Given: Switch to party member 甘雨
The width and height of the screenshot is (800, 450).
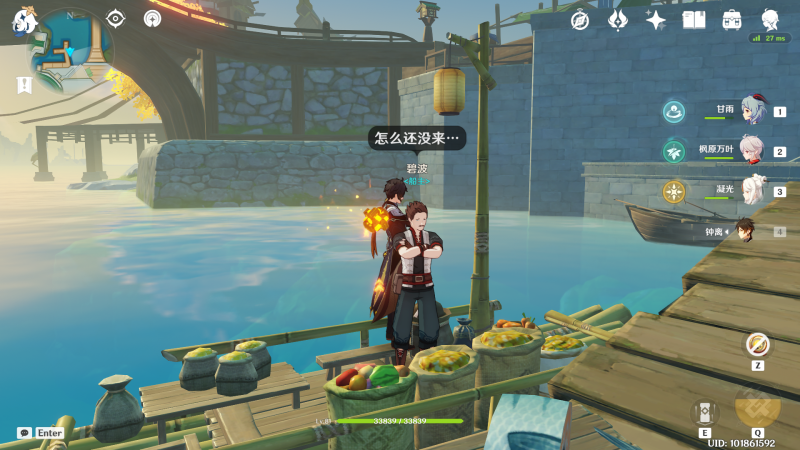Looking at the screenshot, I should (752, 111).
